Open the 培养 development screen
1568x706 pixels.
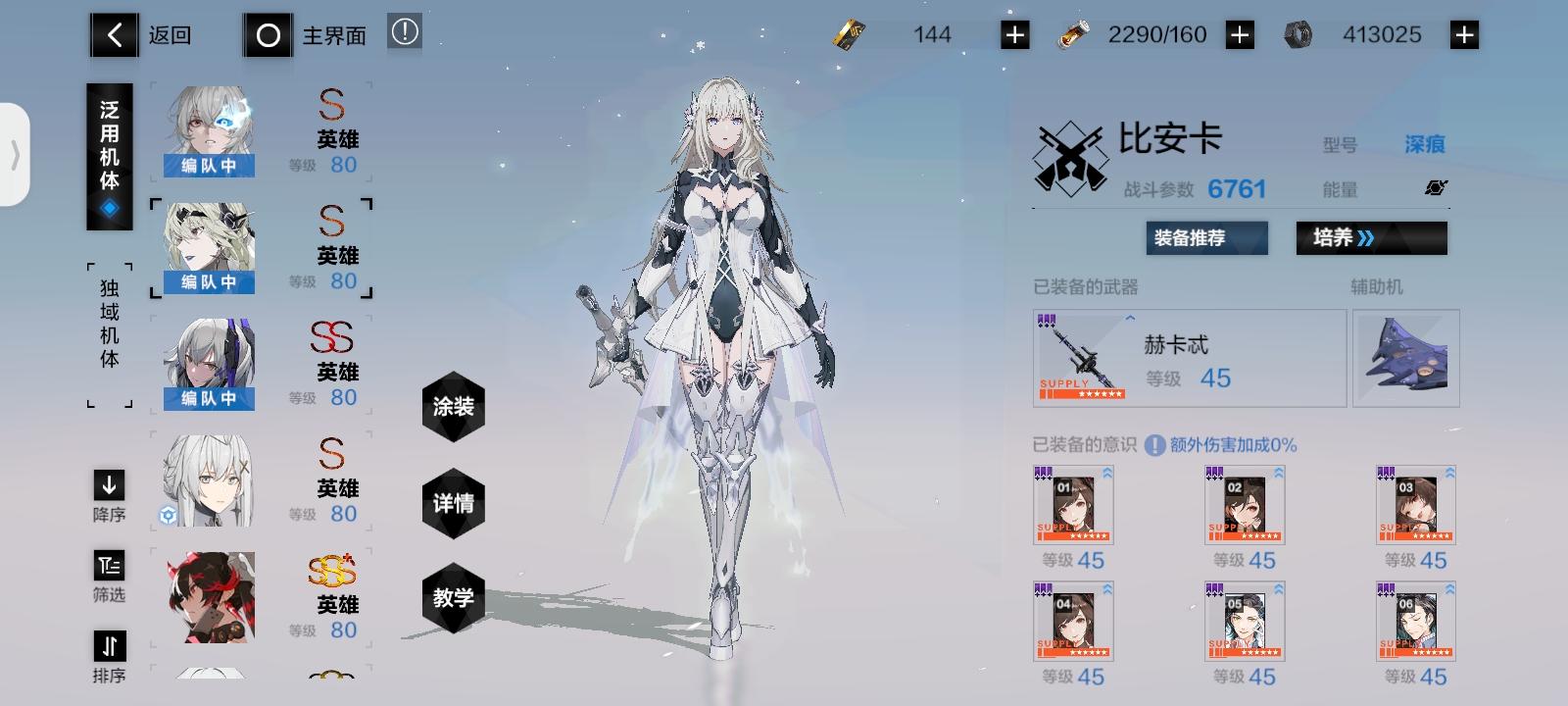1370,237
